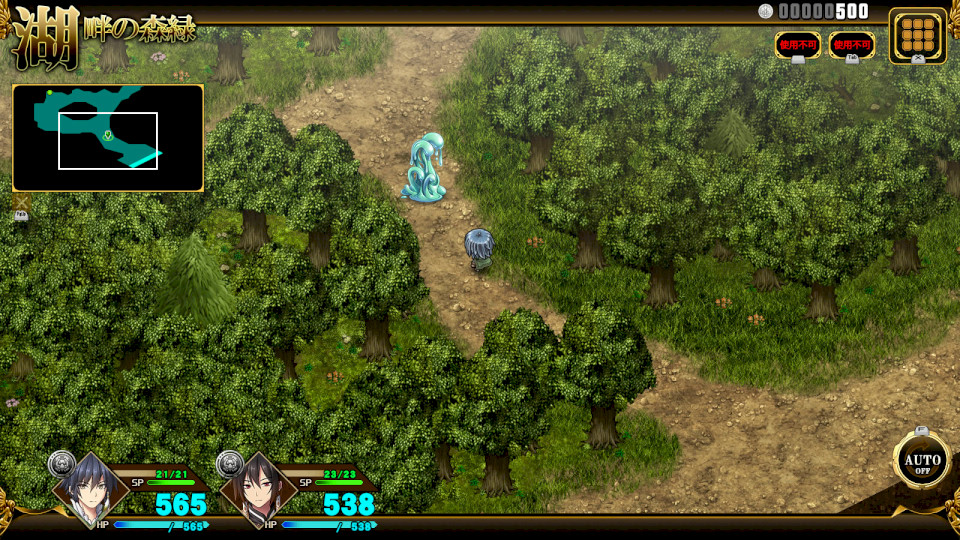The height and width of the screenshot is (540, 960).
Task: Toggle the AUTO OFF button
Action: pyautogui.click(x=921, y=461)
